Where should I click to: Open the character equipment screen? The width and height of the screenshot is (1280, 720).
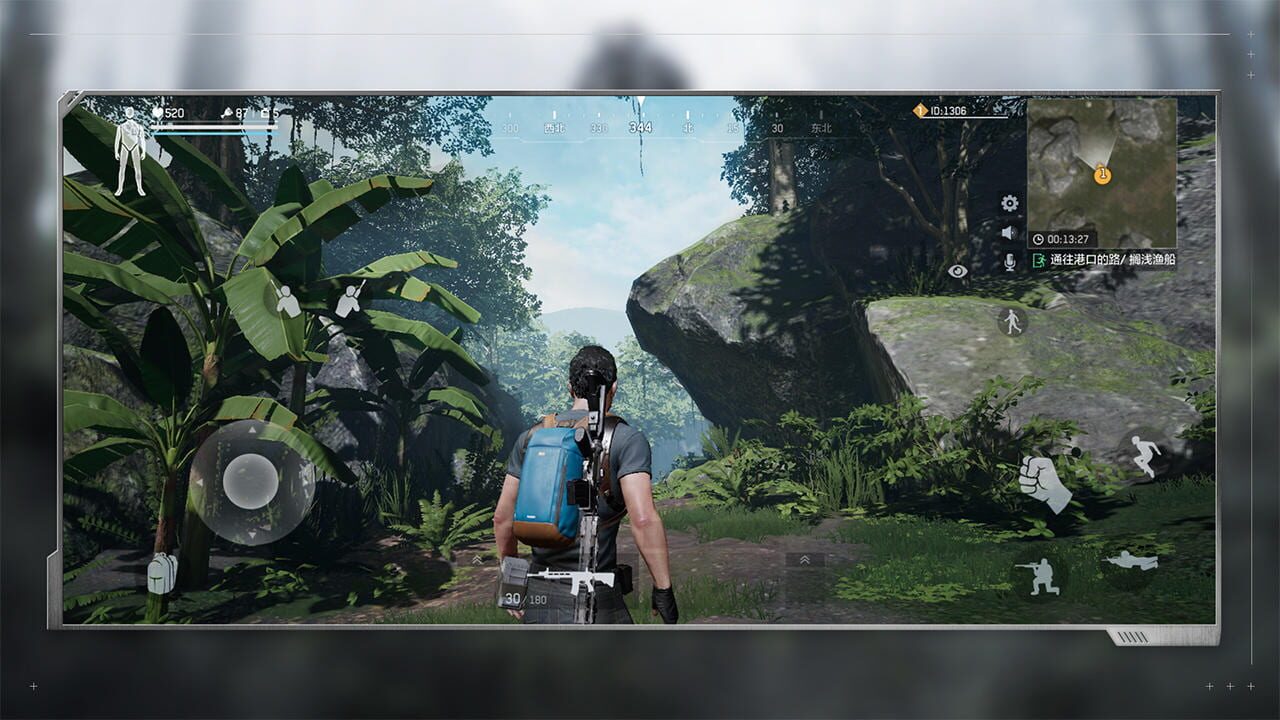tap(130, 150)
